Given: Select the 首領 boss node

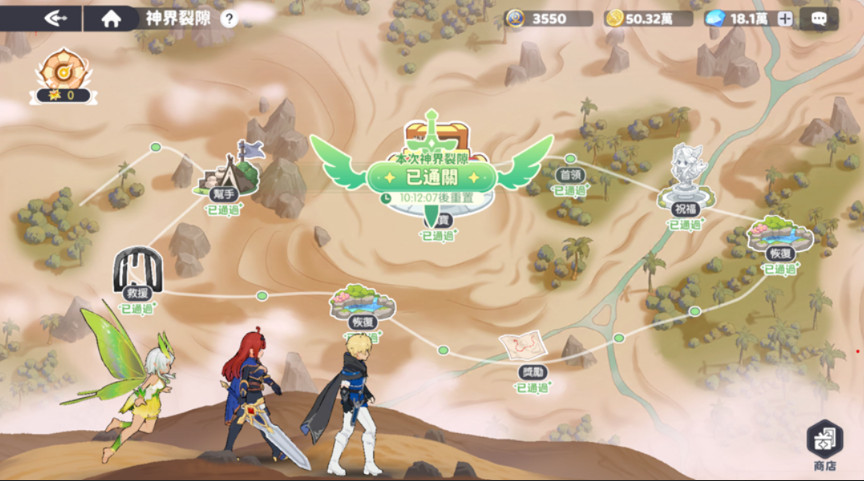Looking at the screenshot, I should coord(569,174).
